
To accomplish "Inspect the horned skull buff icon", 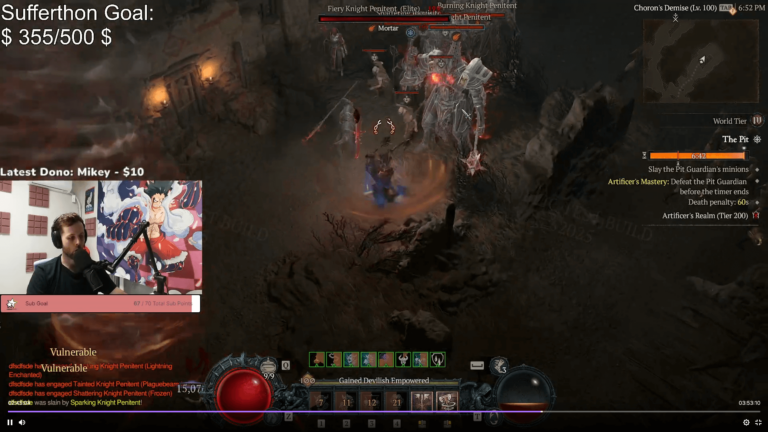I will coord(402,359).
